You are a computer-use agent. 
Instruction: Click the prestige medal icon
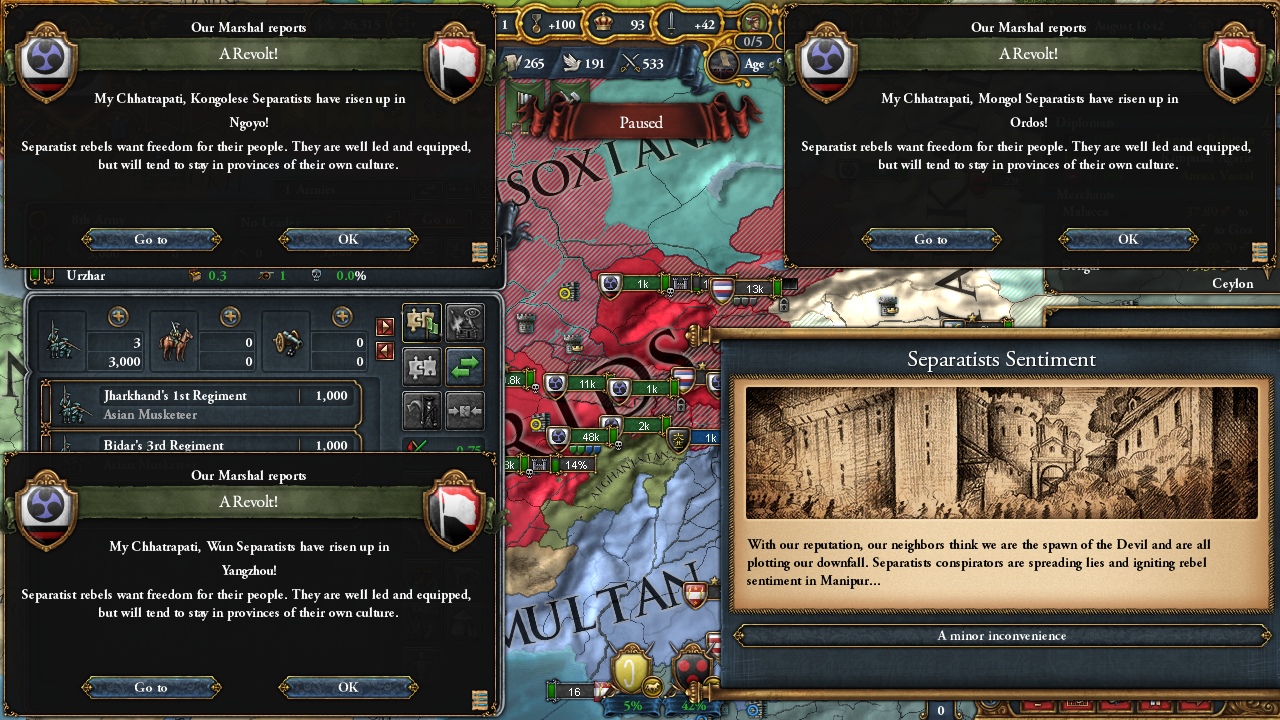click(x=537, y=23)
